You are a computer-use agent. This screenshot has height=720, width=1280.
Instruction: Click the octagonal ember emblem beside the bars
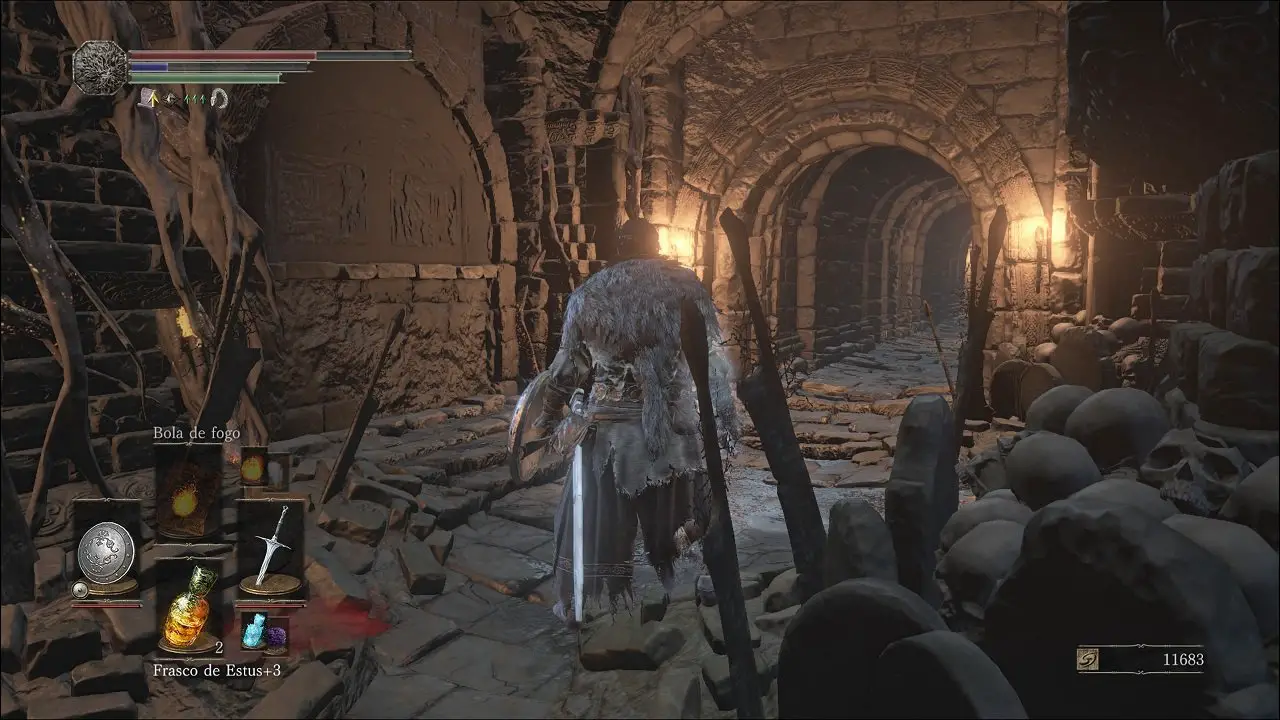[99, 68]
